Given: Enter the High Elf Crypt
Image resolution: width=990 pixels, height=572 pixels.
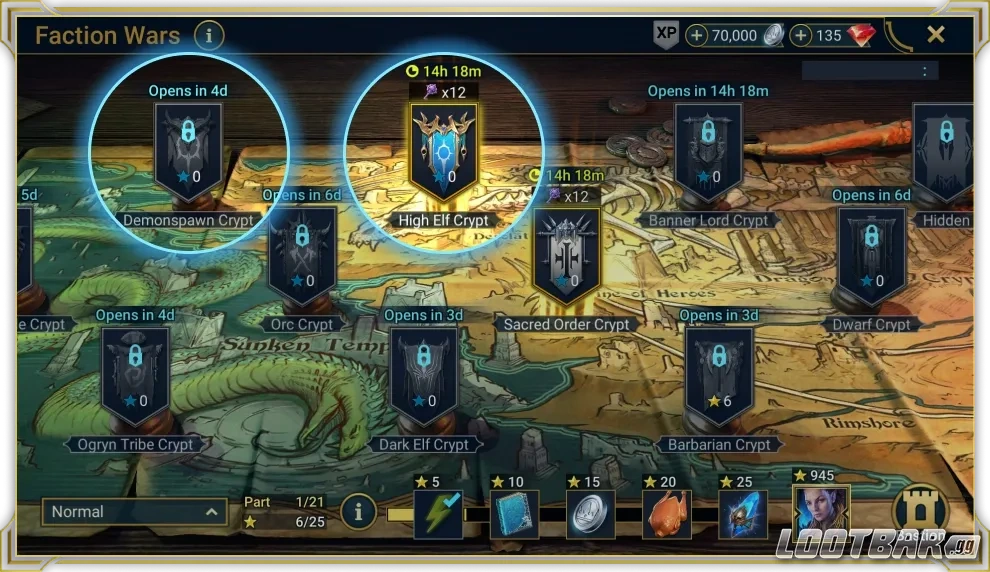Looking at the screenshot, I should pos(443,151).
